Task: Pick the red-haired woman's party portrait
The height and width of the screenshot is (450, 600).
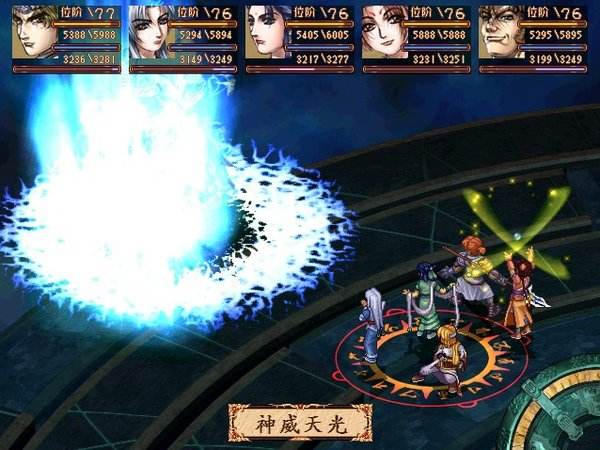Action: (x=385, y=34)
